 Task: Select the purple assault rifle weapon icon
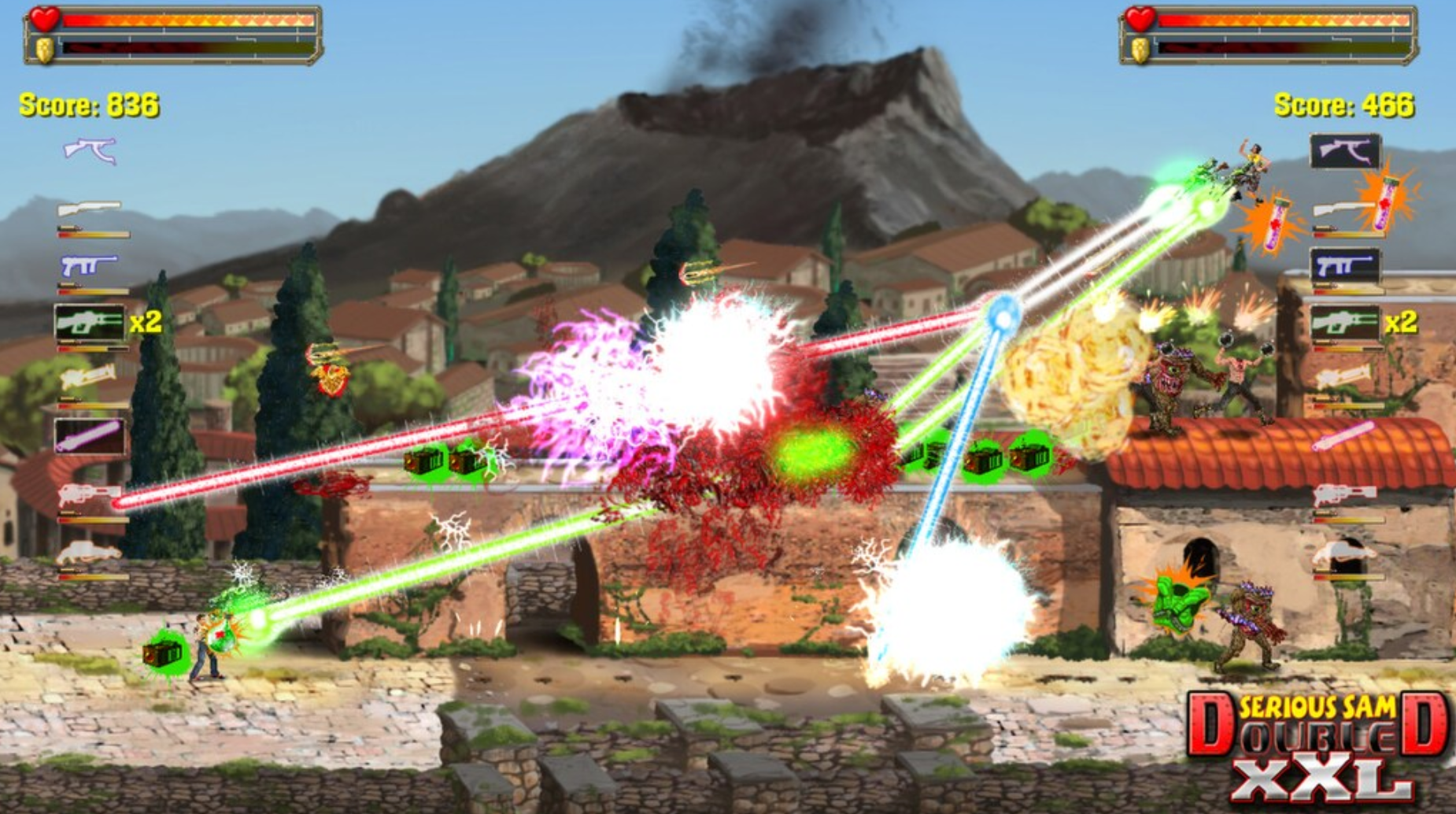click(x=89, y=148)
